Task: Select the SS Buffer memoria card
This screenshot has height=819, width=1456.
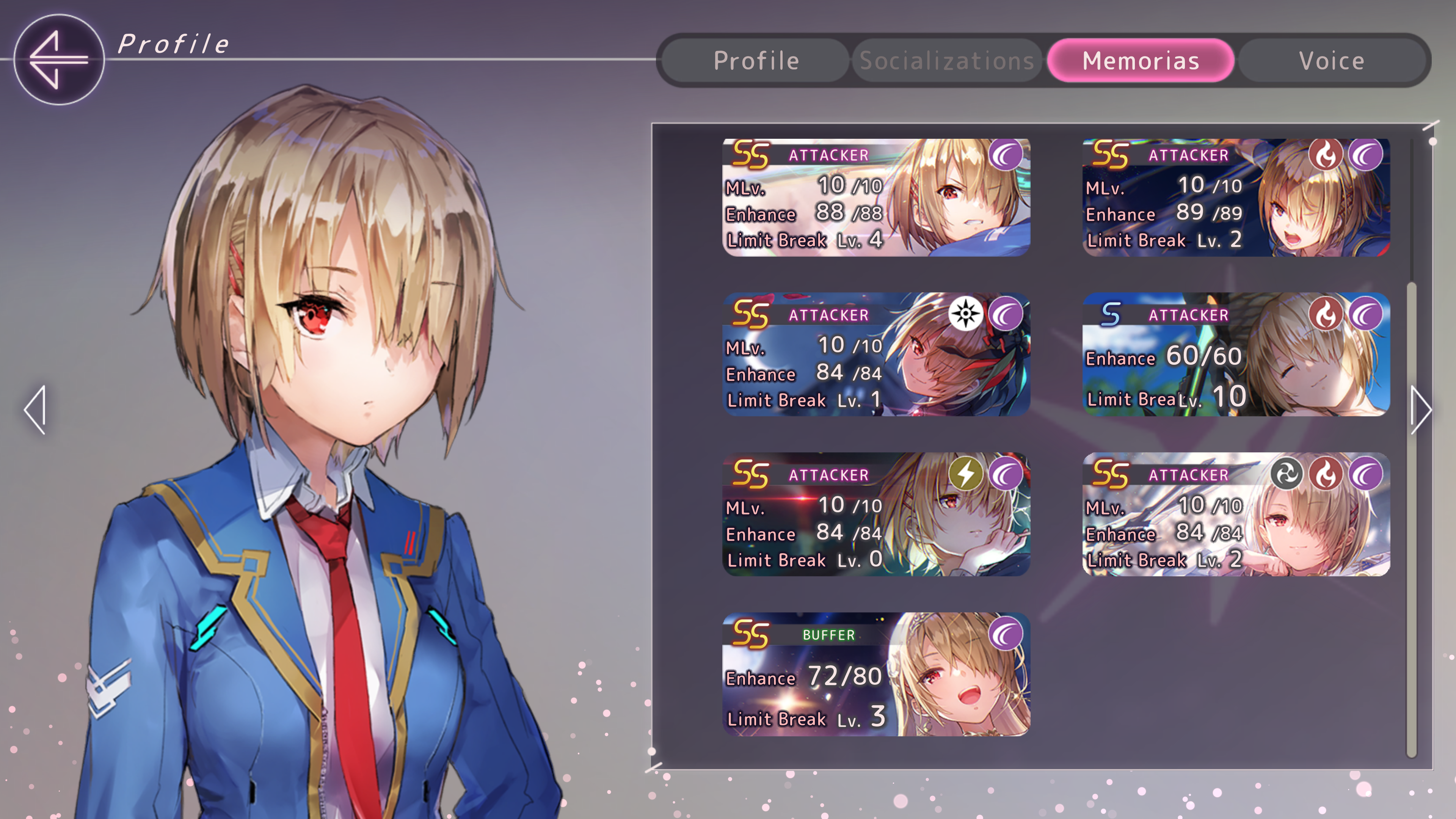Action: (x=875, y=674)
